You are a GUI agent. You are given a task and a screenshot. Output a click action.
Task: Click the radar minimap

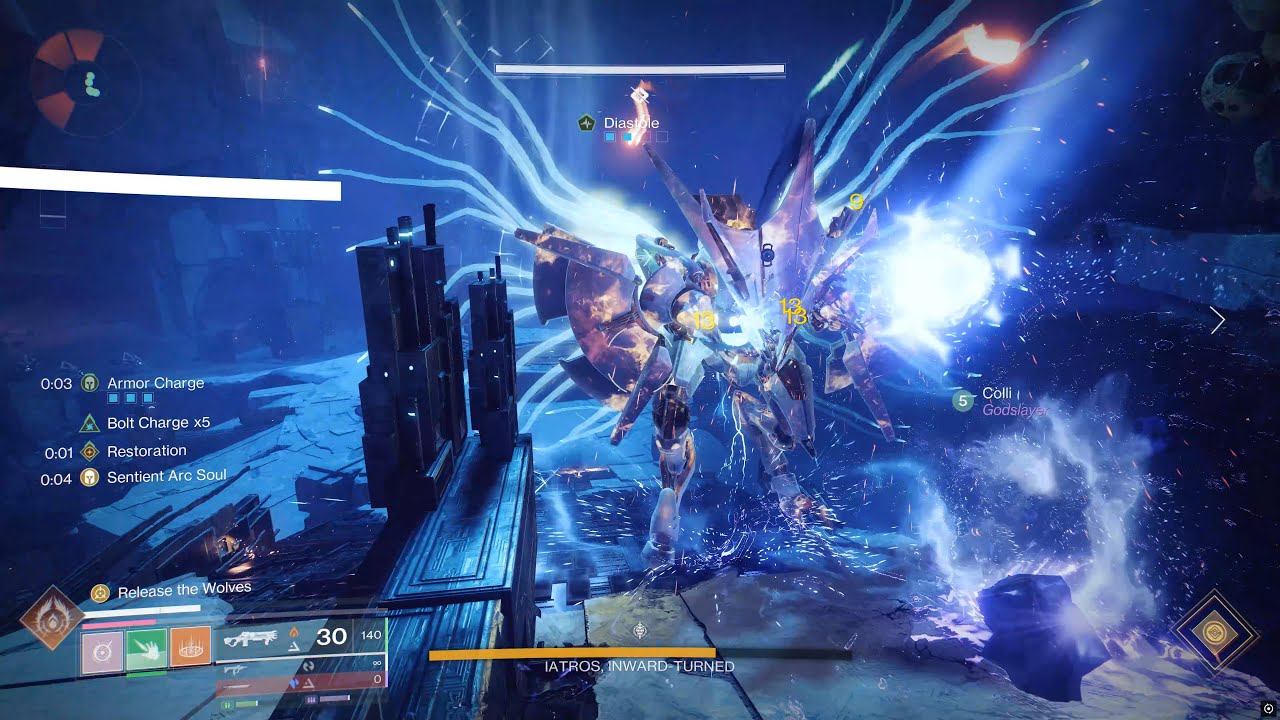point(83,82)
